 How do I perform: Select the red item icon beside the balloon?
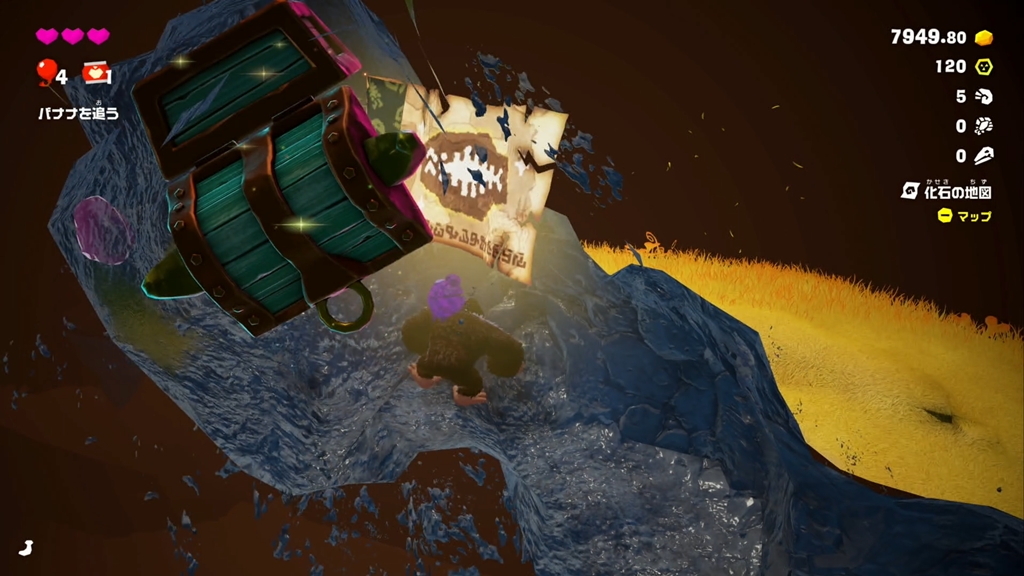click(95, 72)
